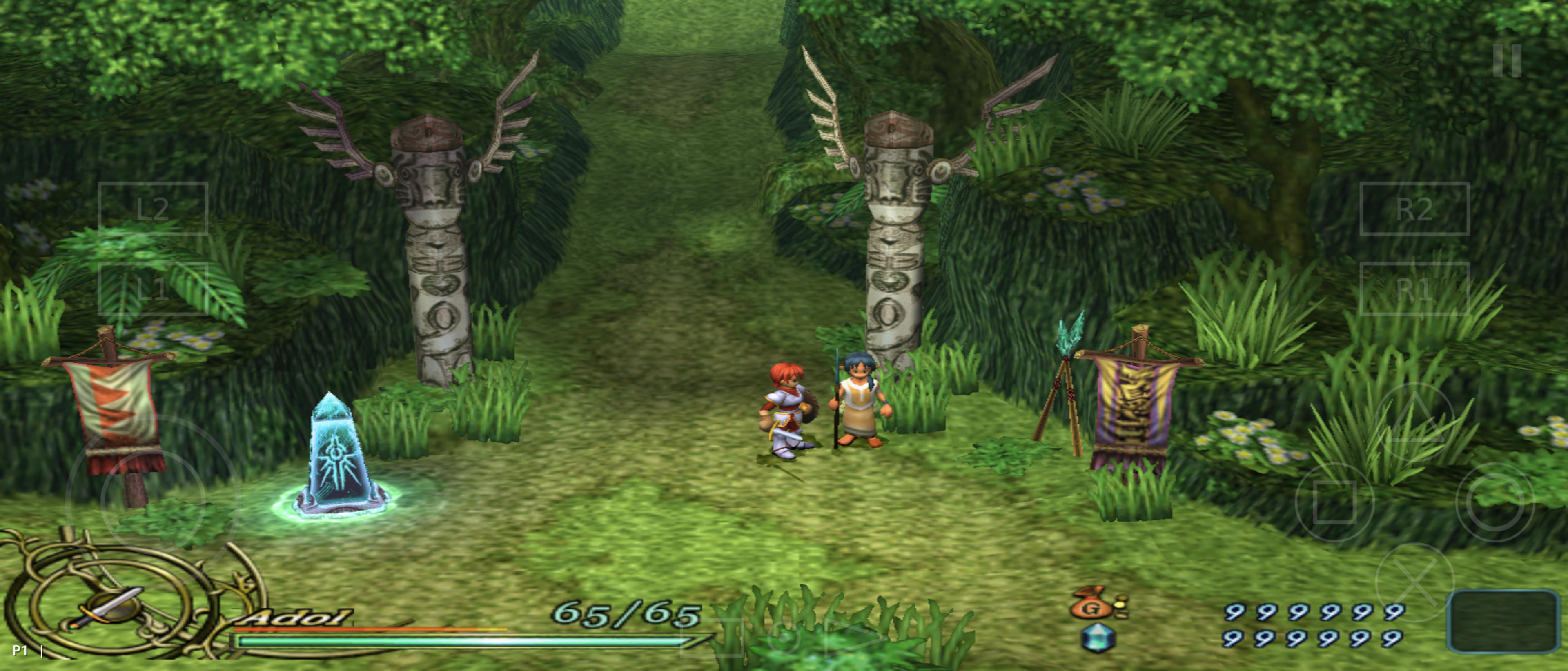Tap the L1 touch button
This screenshot has width=1568, height=671.
coord(153,289)
